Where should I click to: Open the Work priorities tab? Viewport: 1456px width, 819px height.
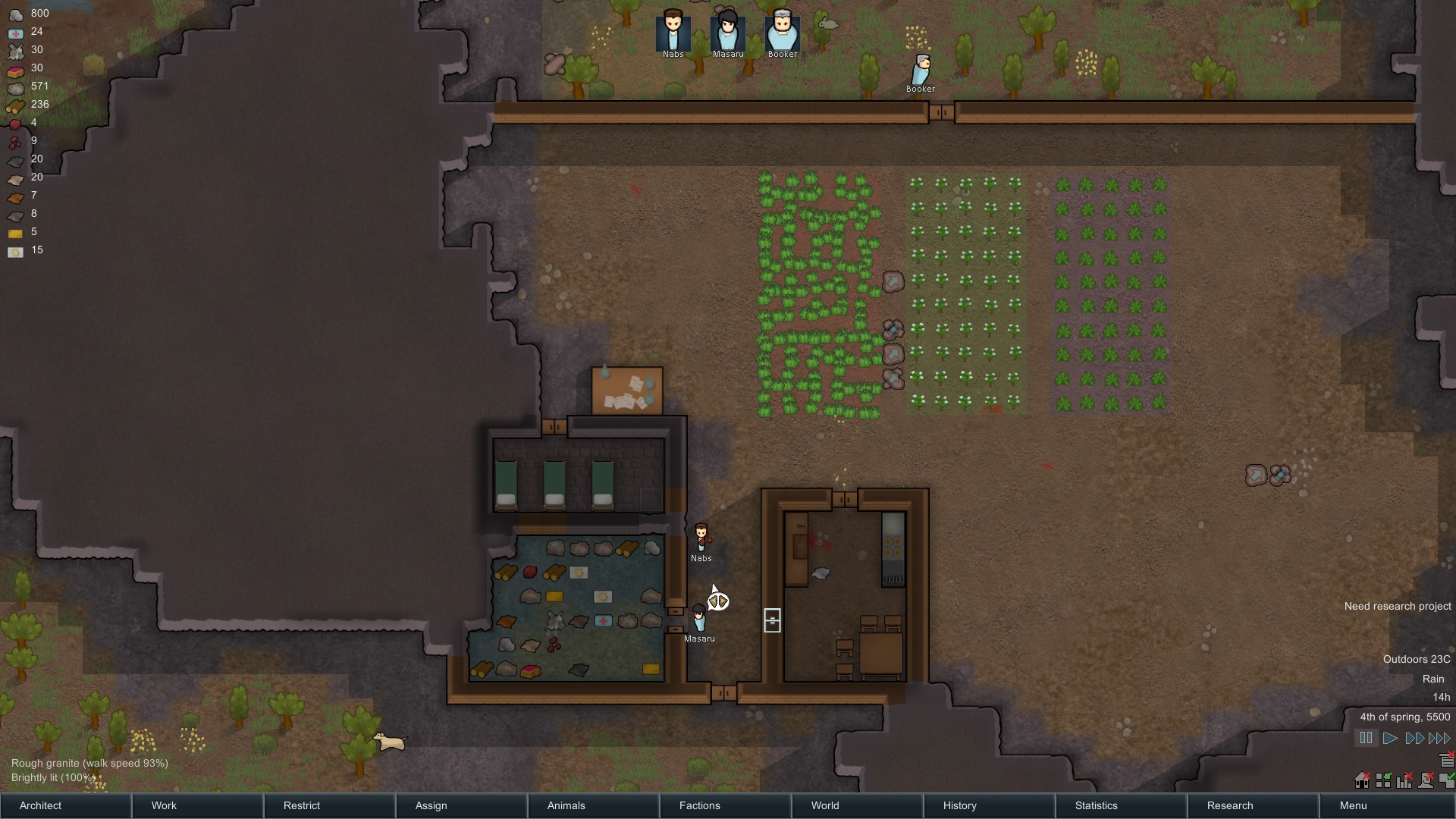197,805
